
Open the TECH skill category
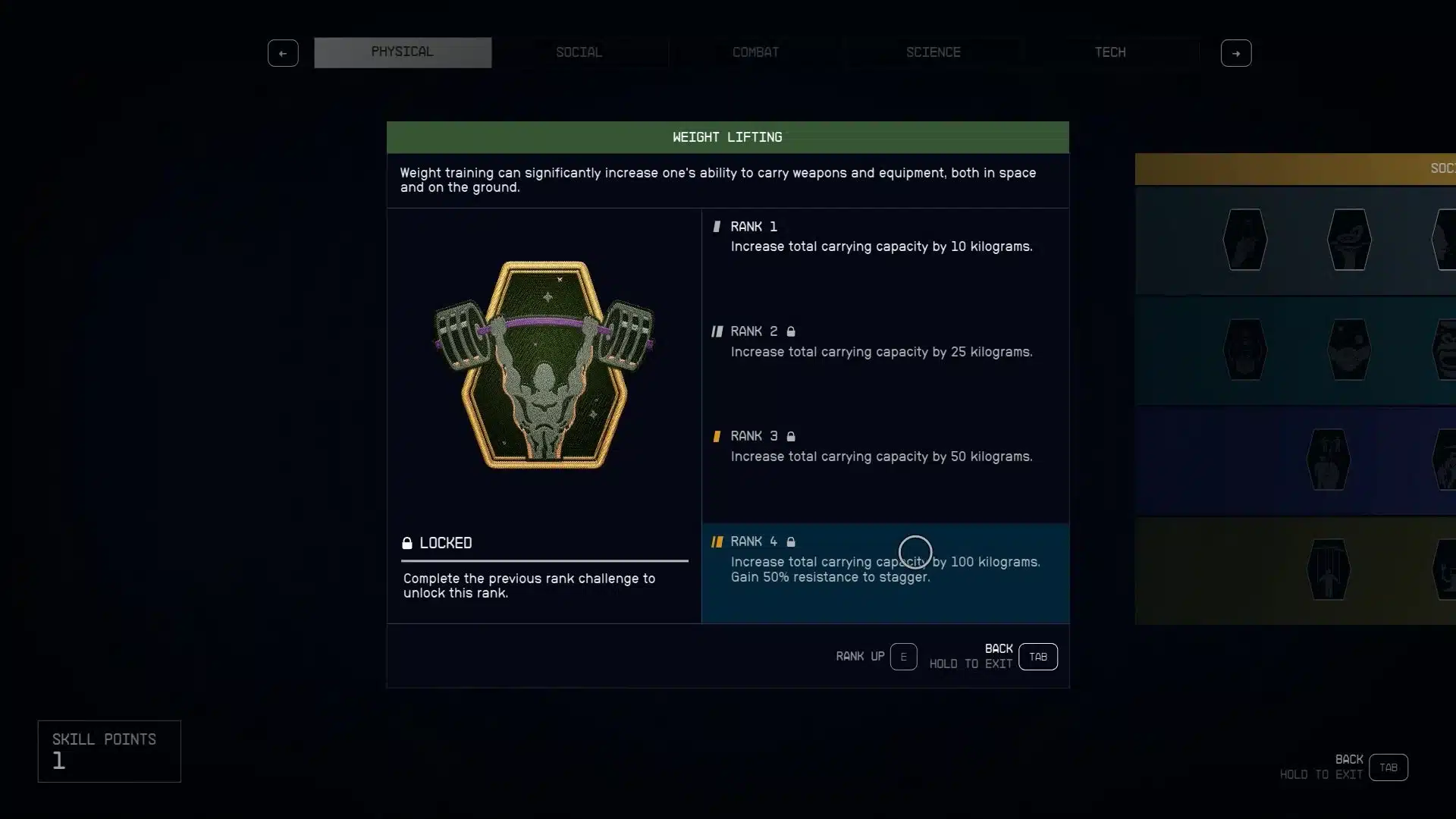pos(1110,52)
